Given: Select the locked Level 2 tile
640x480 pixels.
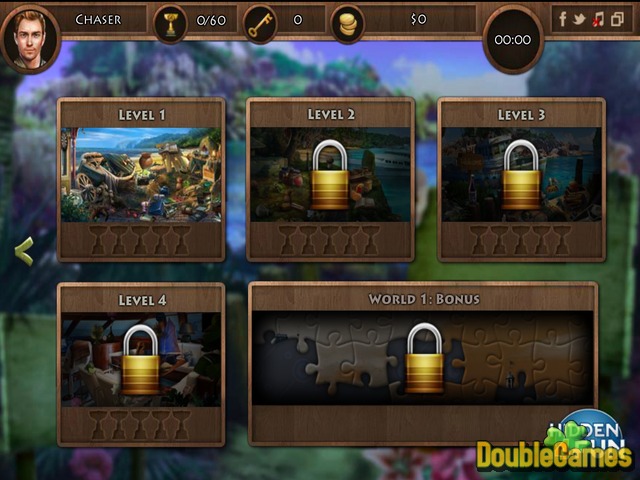Looking at the screenshot, I should pyautogui.click(x=330, y=174).
